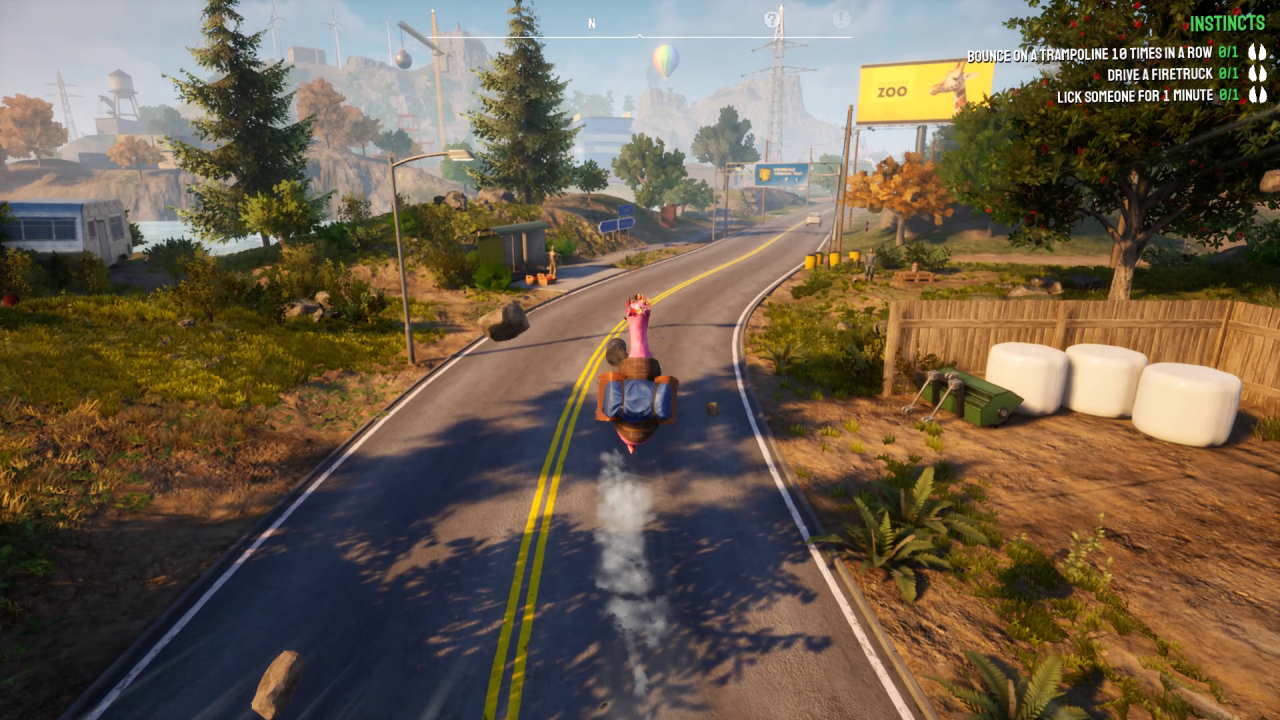Screen dimensions: 1280x720
Task: Select the BOUNCE ON A TRAMPOLINE quest entry
Action: (x=1088, y=52)
